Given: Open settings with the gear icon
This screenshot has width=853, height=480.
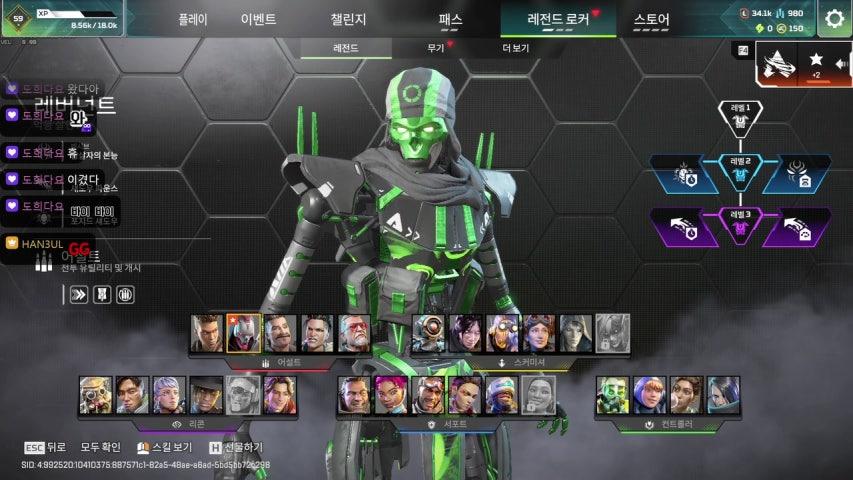Looking at the screenshot, I should [835, 18].
